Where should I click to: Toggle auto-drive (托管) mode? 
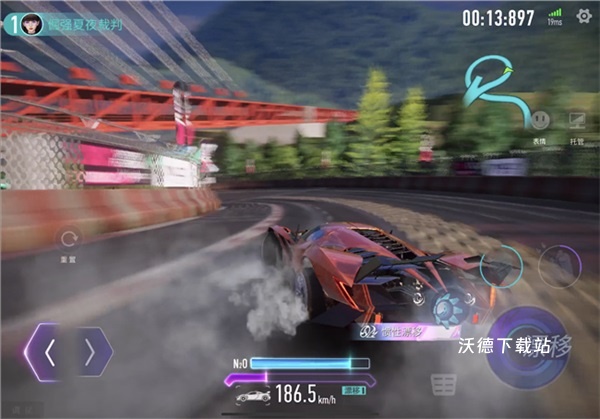tap(577, 120)
